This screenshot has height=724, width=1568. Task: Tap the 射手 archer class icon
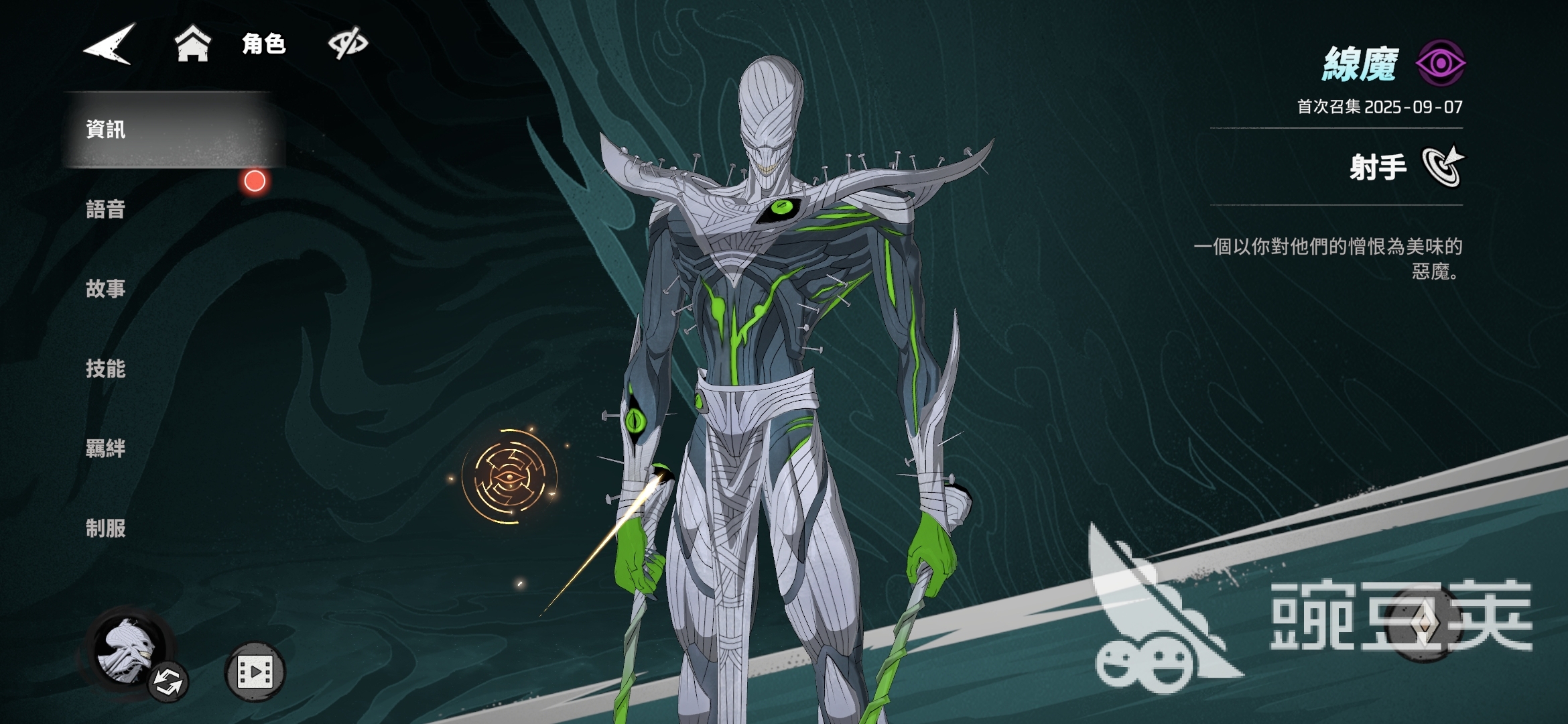(x=1443, y=166)
